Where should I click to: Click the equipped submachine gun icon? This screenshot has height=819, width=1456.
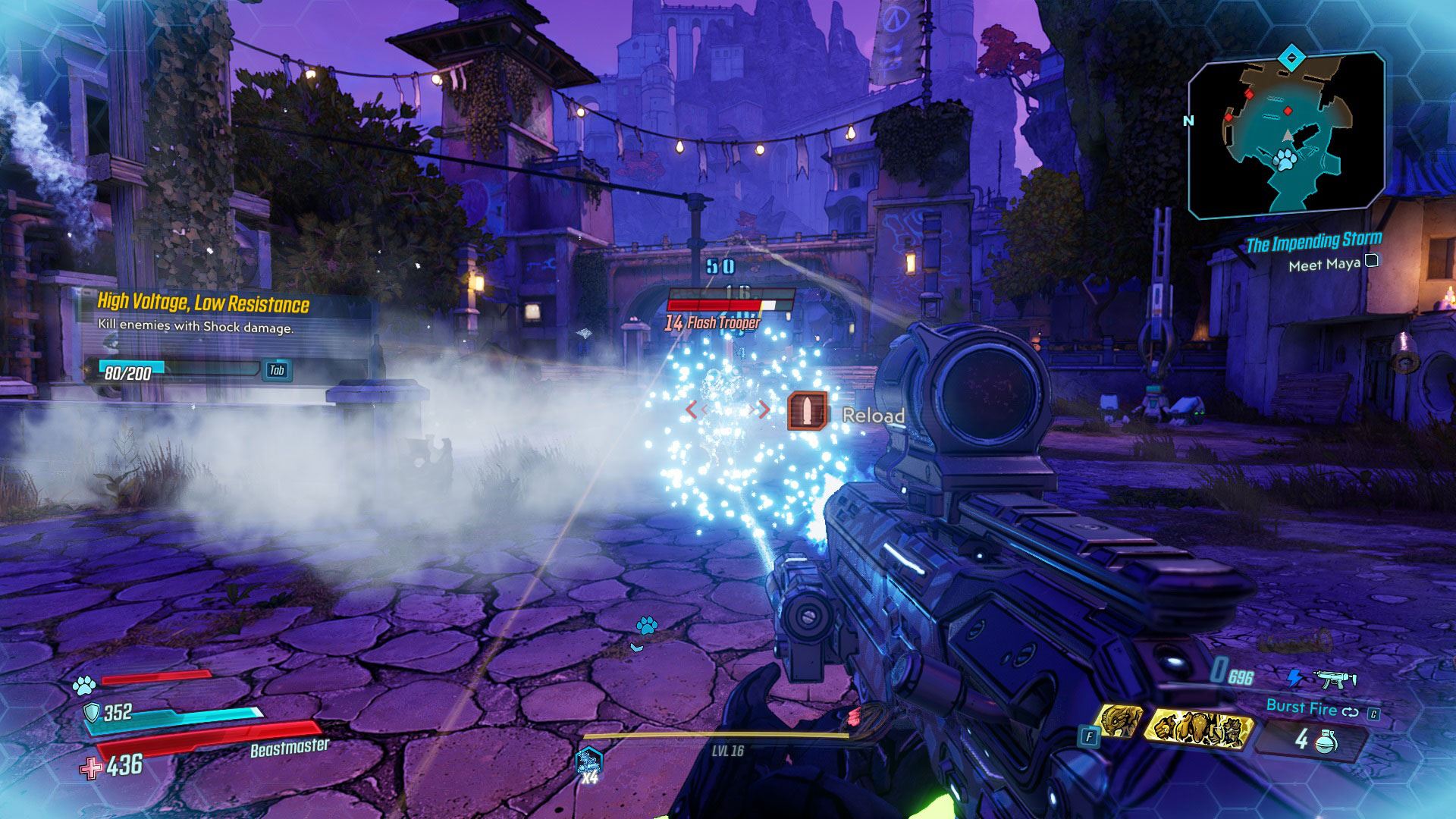point(1336,677)
